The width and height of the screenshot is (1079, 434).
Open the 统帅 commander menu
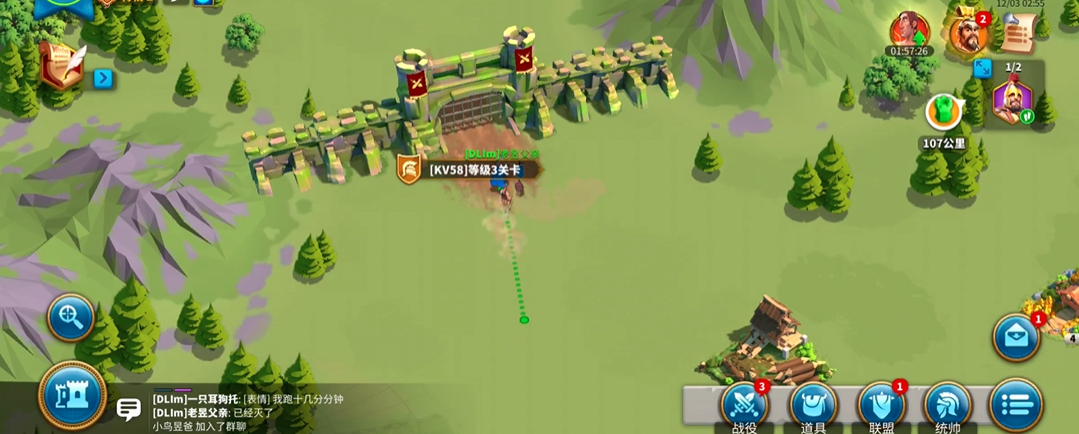click(947, 407)
